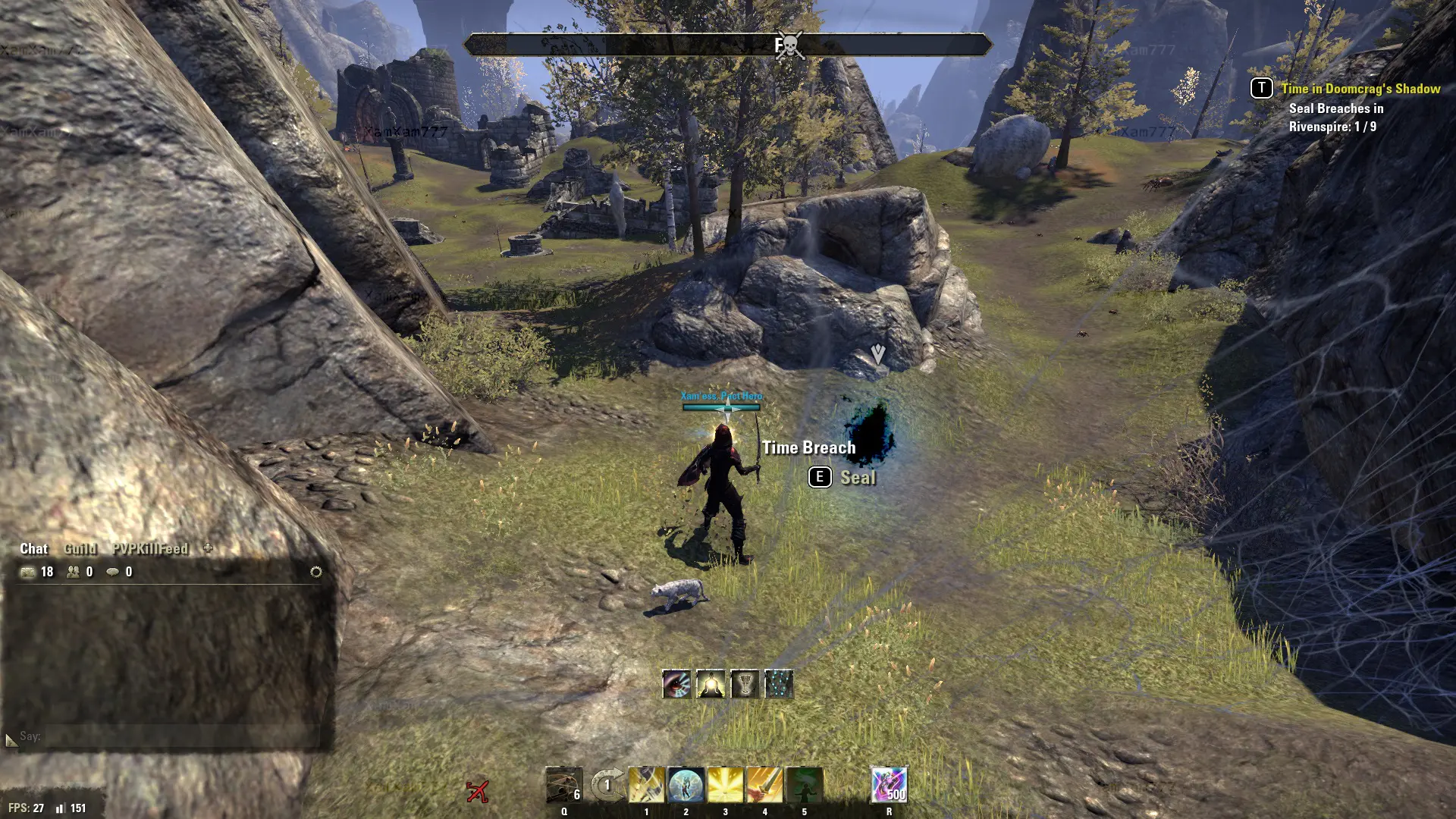Select the siege quickslot item
Viewport: 1456px width, 819px height.
[x=564, y=786]
